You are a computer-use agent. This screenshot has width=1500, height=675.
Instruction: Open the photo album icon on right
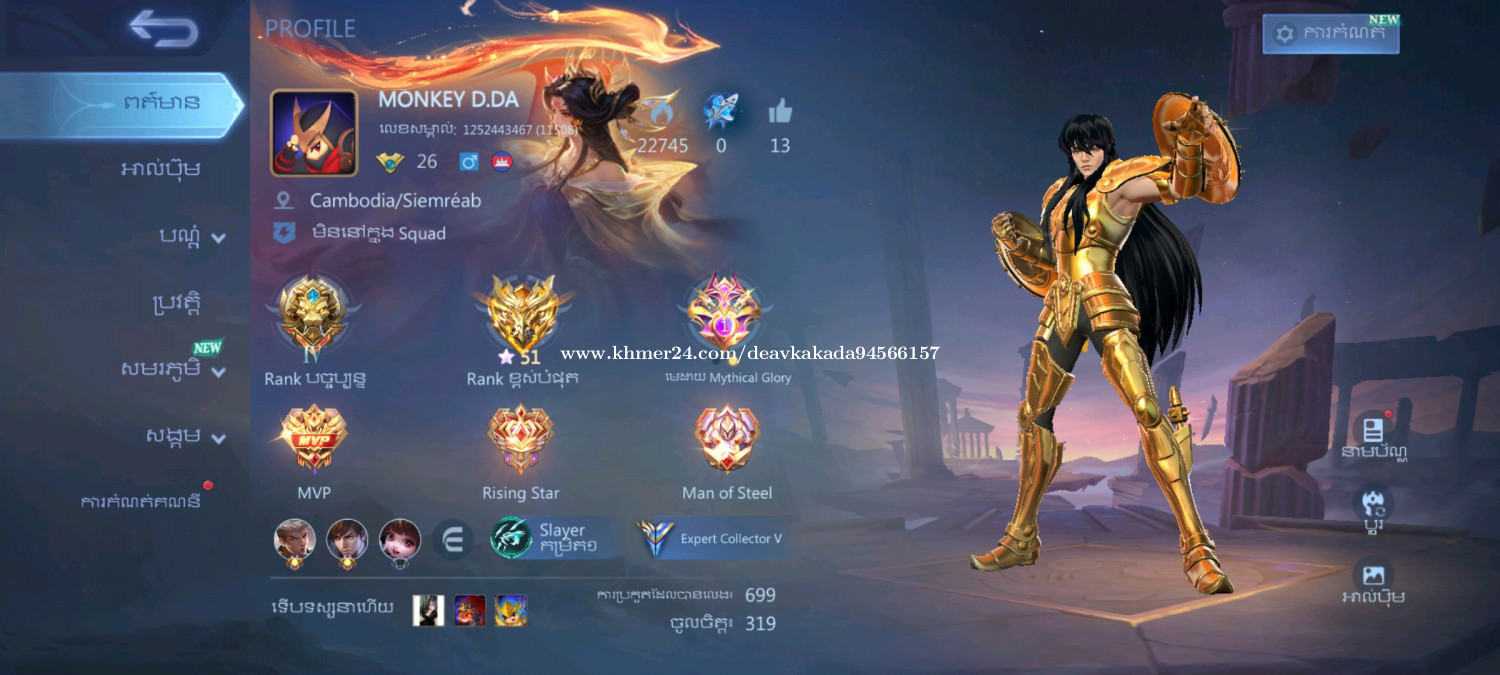tap(1373, 580)
